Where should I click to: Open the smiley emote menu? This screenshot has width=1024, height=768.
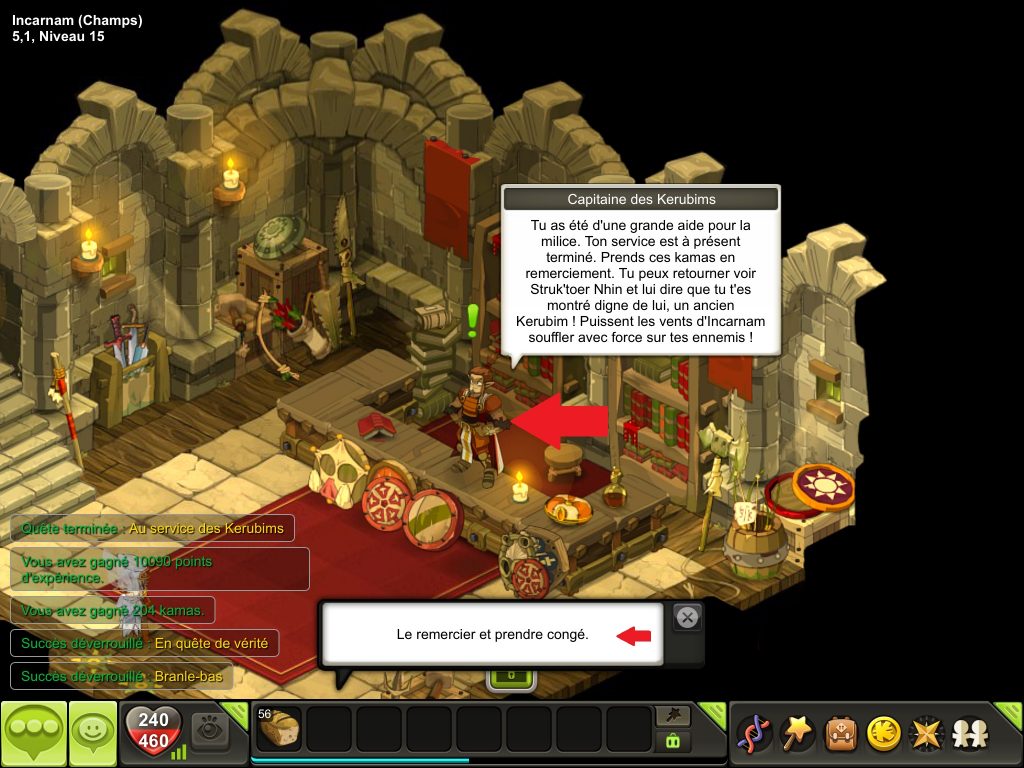click(x=93, y=734)
